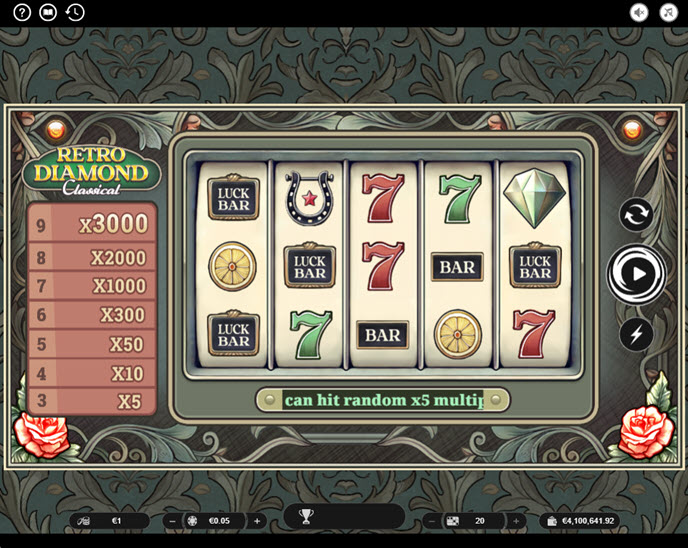
Task: Spin the reels with the play button
Action: click(637, 273)
